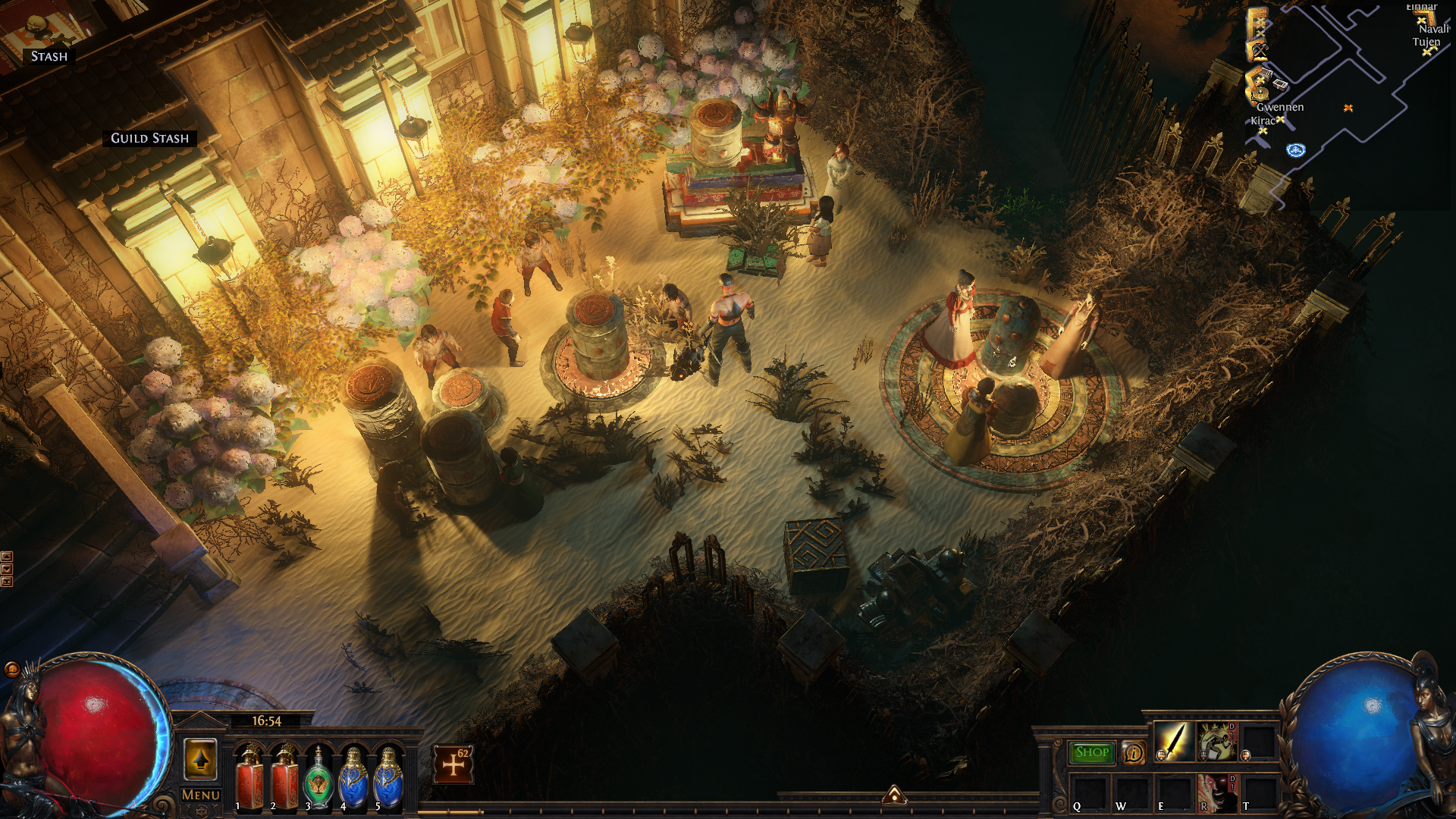Screen dimensions: 1456x819
Task: Open the chat bubble icon beside the life orb
Action: (x=12, y=669)
